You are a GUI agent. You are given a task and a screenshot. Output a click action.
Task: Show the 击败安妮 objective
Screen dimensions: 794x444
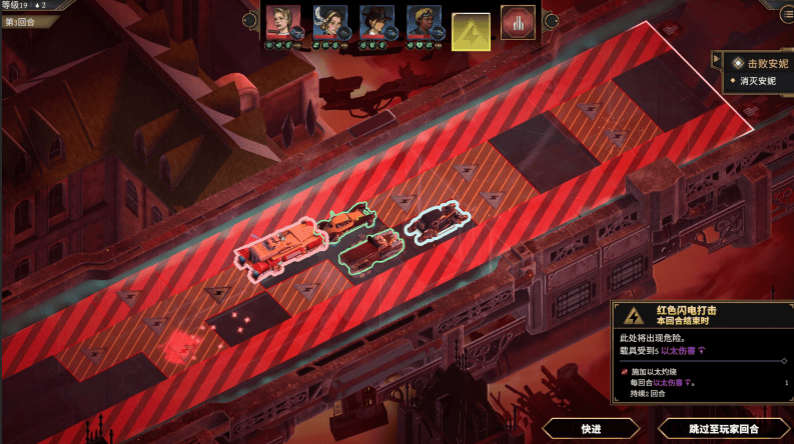(x=760, y=63)
